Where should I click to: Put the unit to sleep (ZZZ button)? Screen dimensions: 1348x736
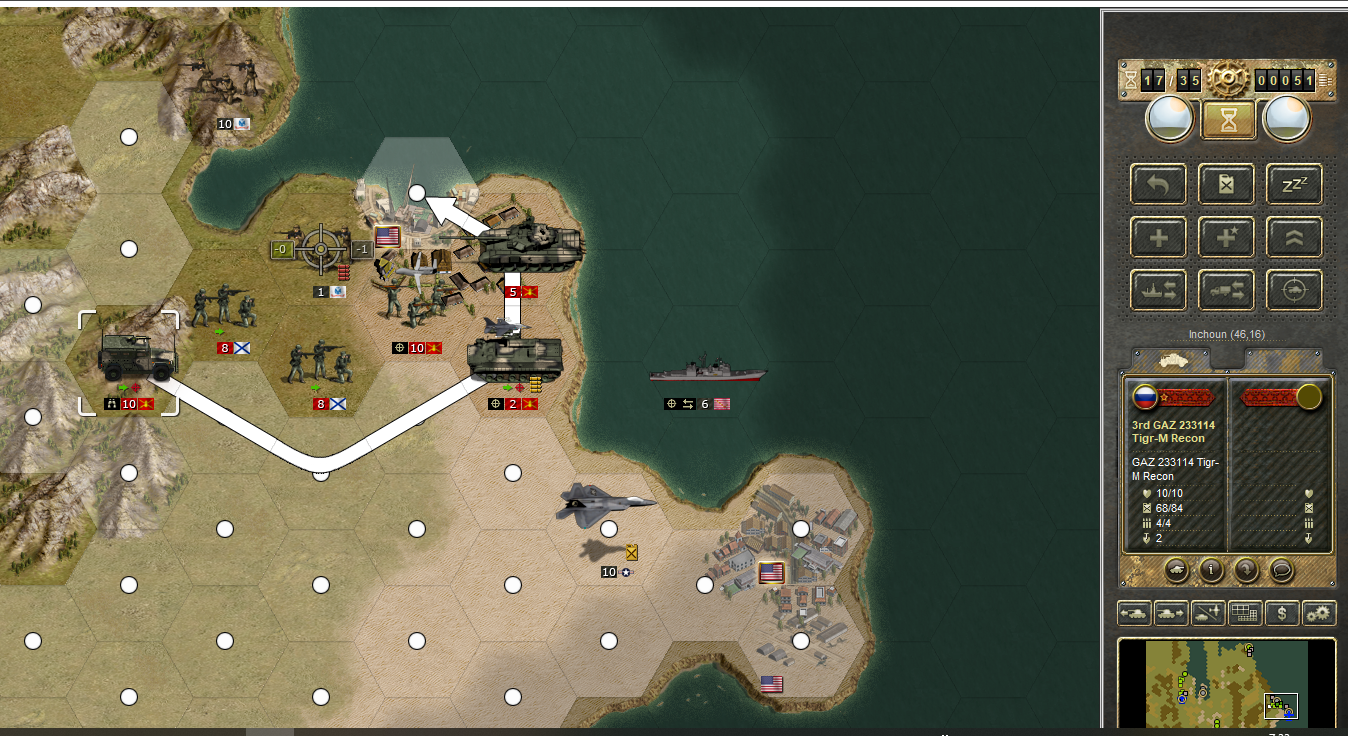pyautogui.click(x=1294, y=184)
